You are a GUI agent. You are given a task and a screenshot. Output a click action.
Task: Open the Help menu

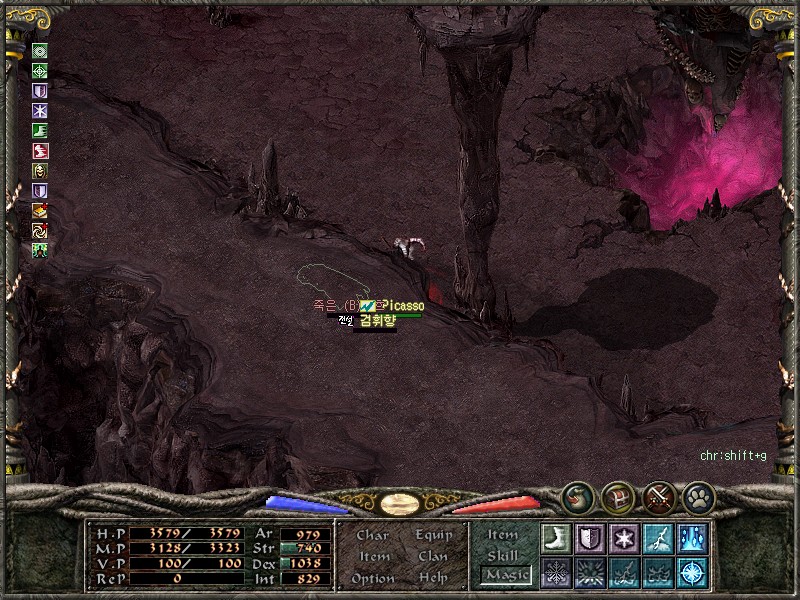[434, 578]
